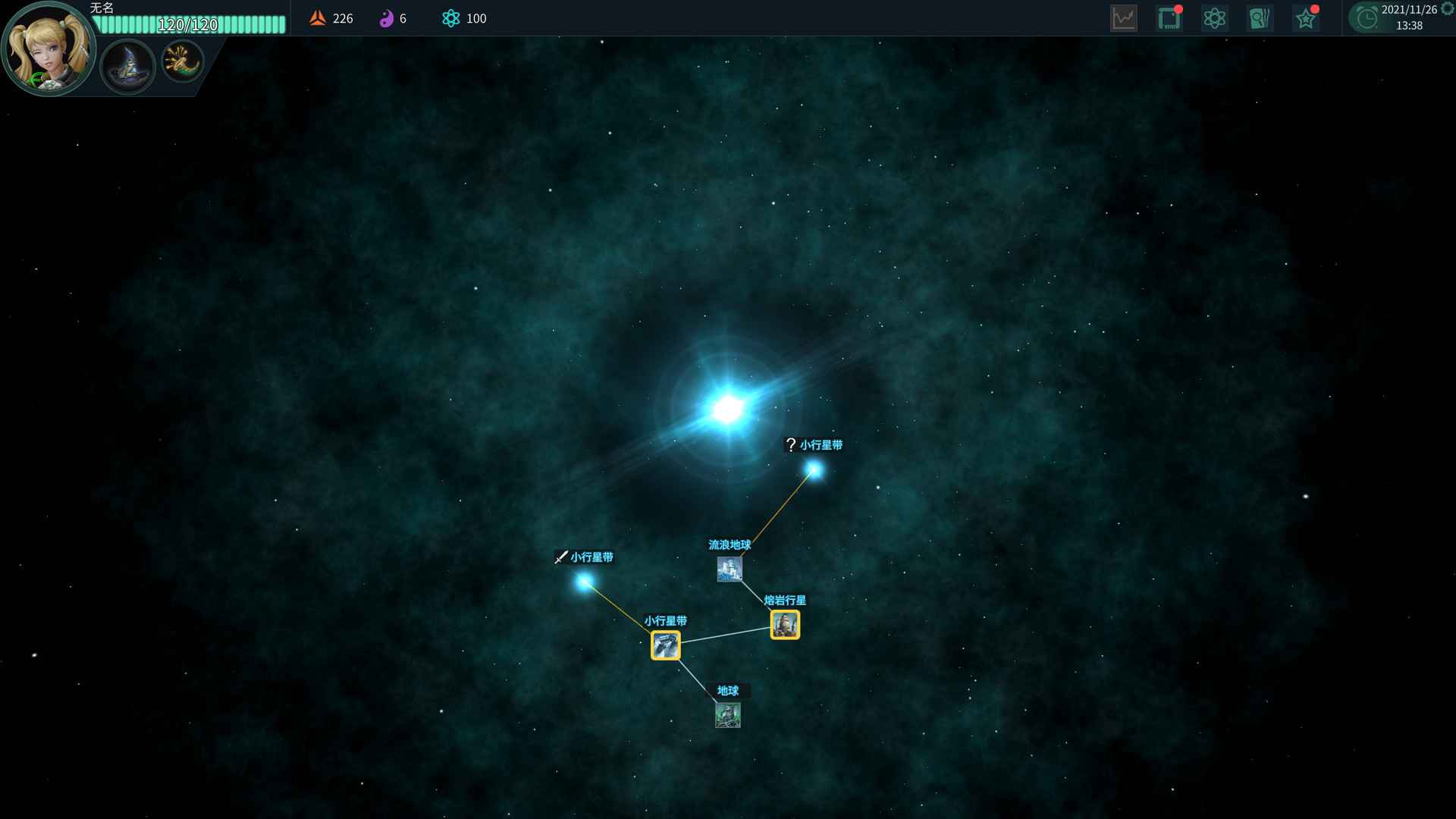Select the 地球 Earth planet thumbnail
The width and height of the screenshot is (1456, 819).
pos(728,714)
